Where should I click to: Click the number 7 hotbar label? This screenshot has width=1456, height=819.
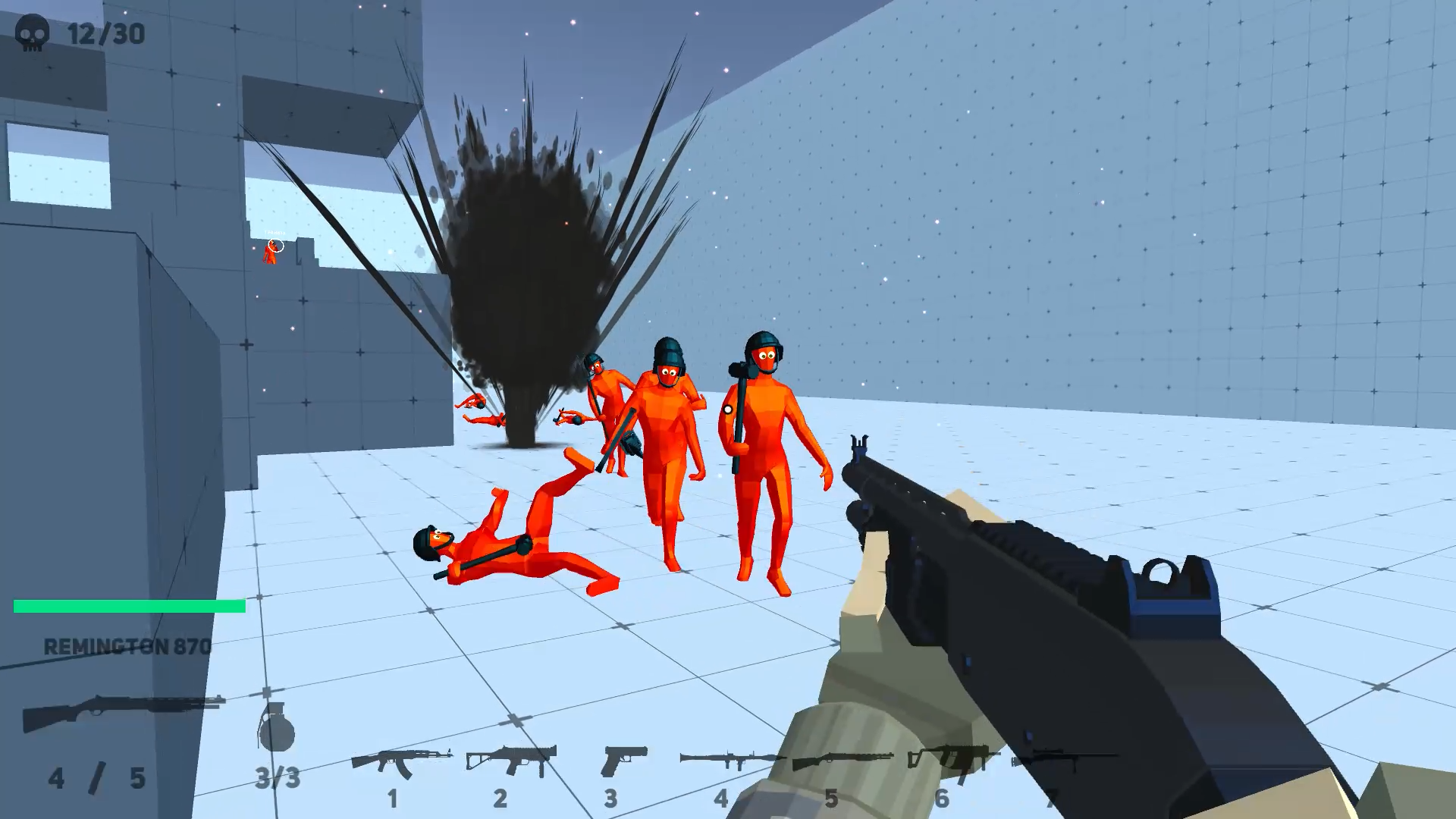[x=1054, y=796]
